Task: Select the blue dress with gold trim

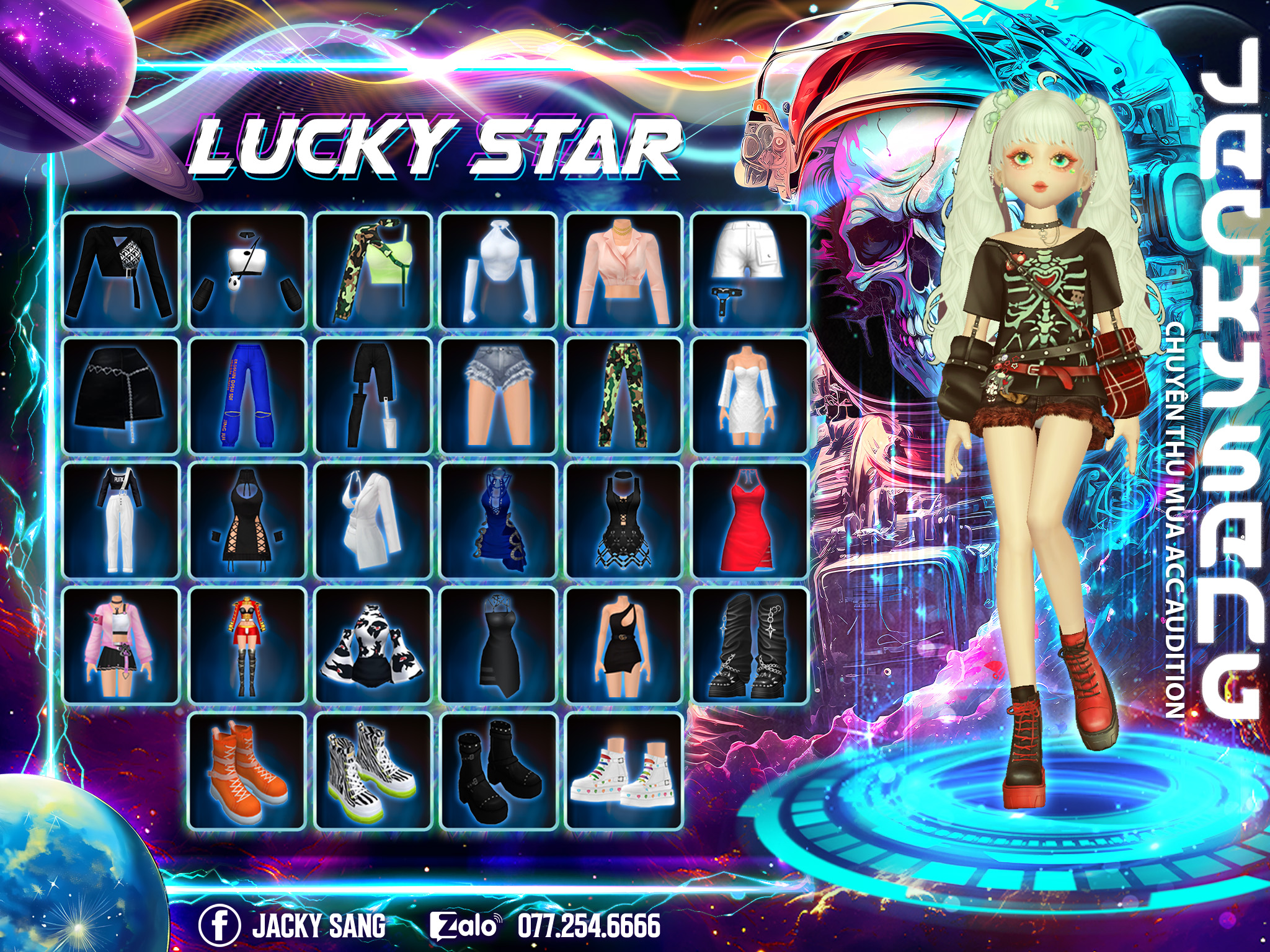Action: click(x=498, y=521)
